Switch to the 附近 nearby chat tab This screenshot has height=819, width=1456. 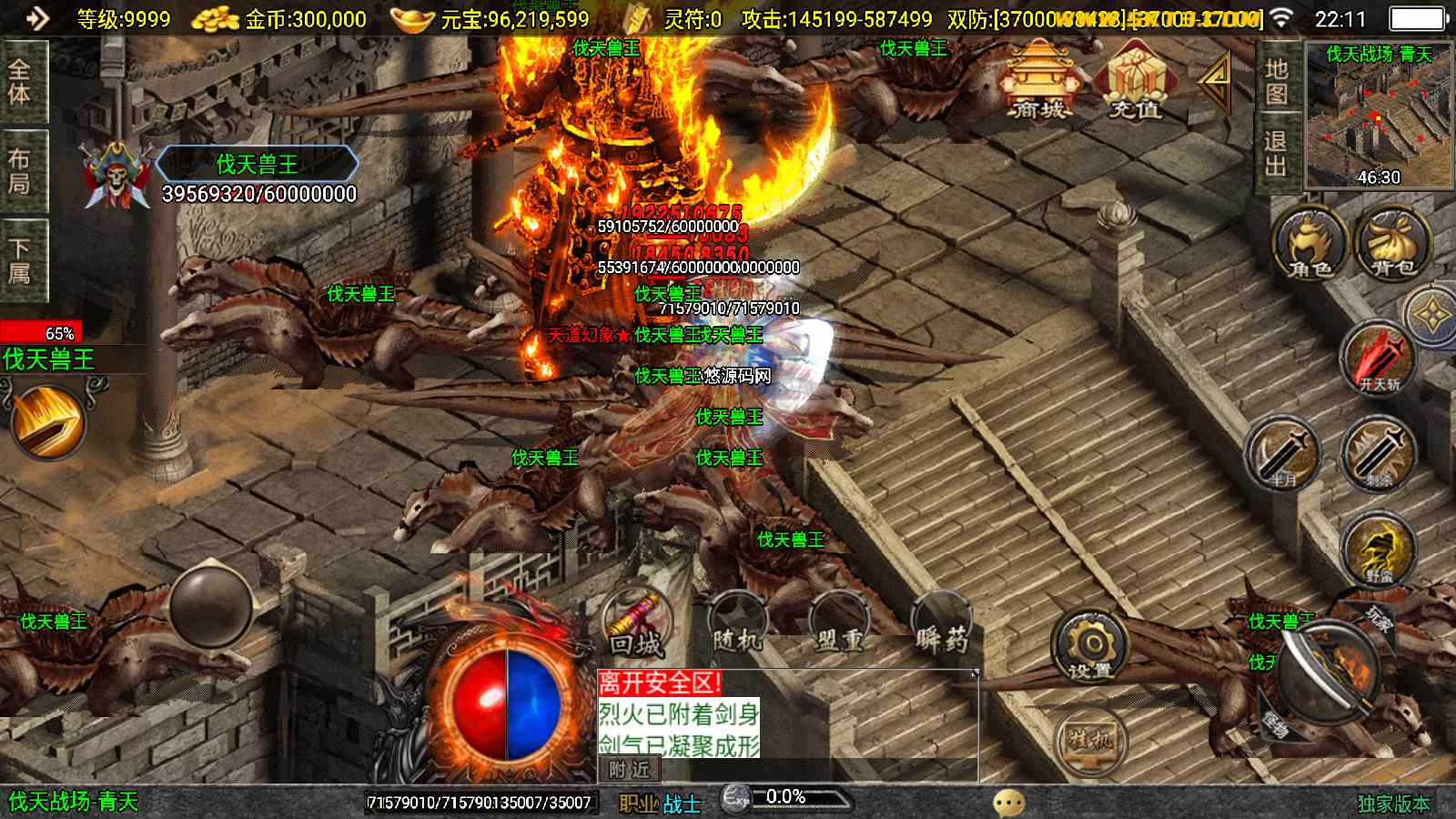[x=629, y=770]
